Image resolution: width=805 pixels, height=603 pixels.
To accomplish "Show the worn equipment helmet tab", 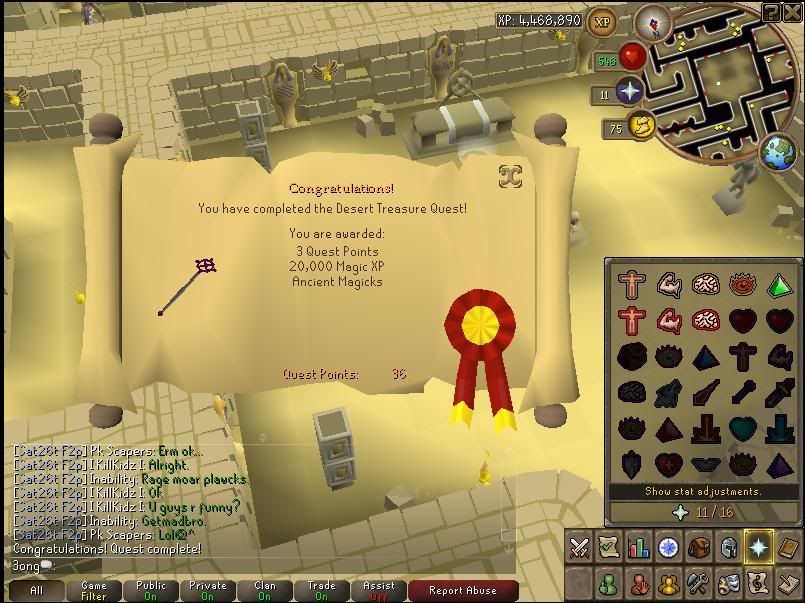I will (x=727, y=547).
